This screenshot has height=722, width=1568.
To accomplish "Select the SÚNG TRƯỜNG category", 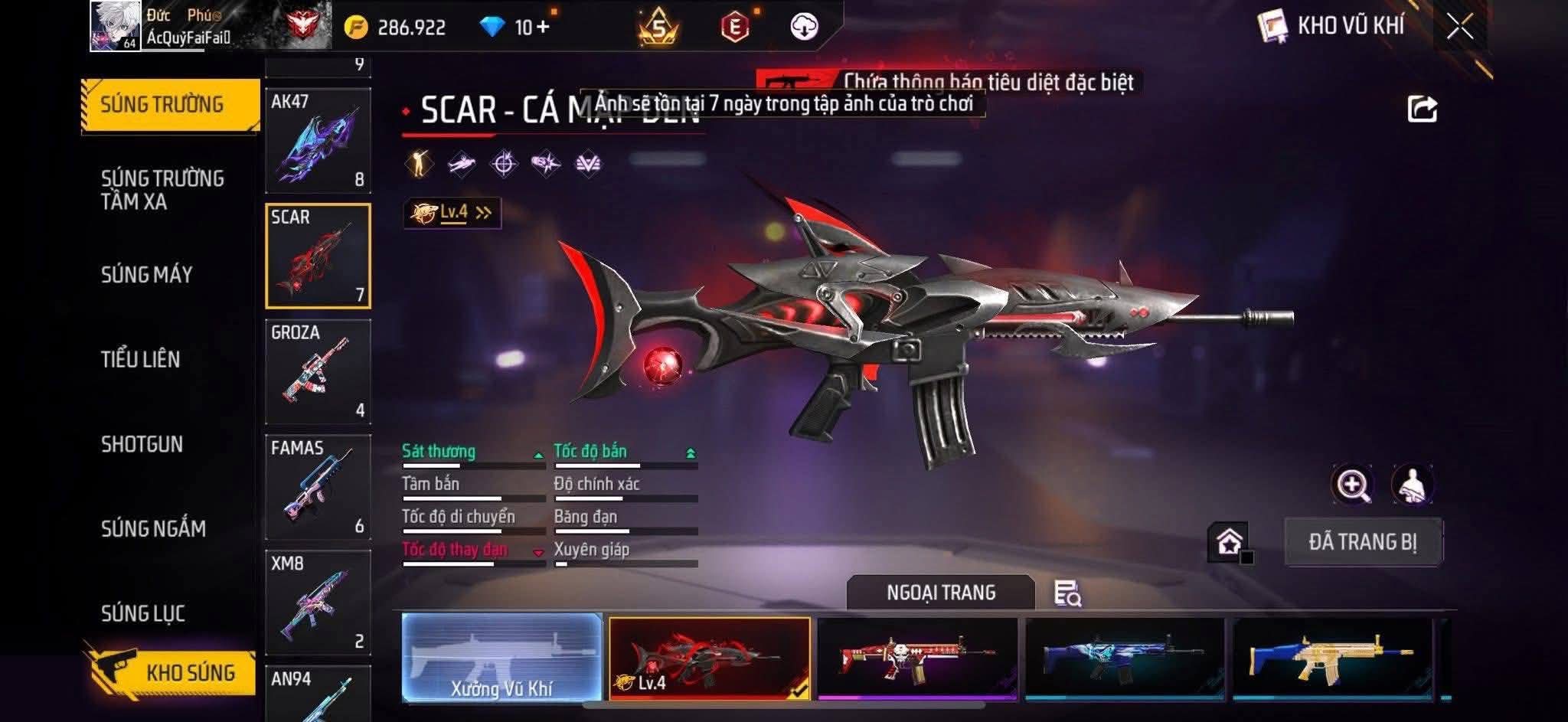I will [162, 105].
